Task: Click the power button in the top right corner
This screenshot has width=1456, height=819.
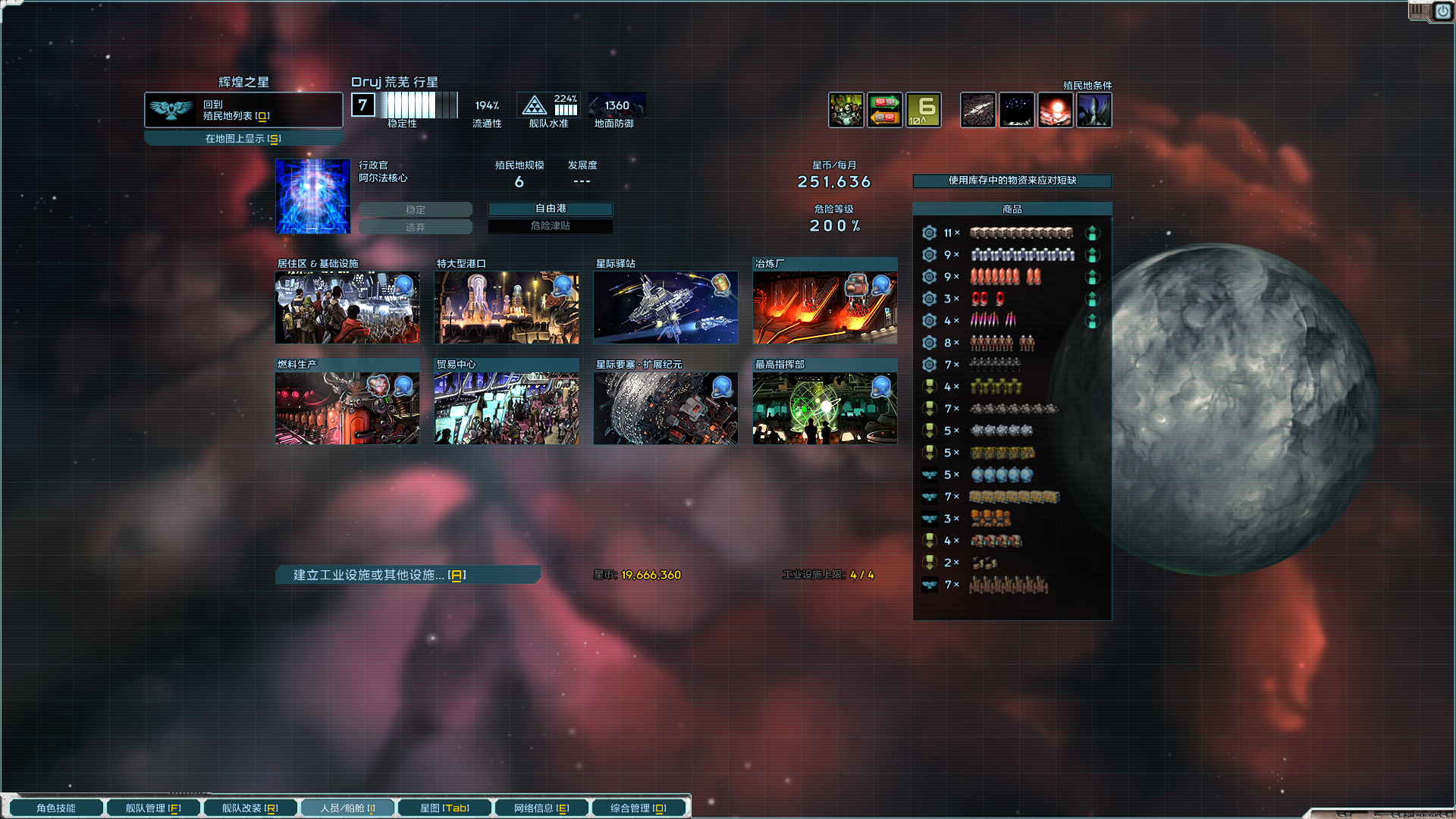Action: tap(1442, 11)
